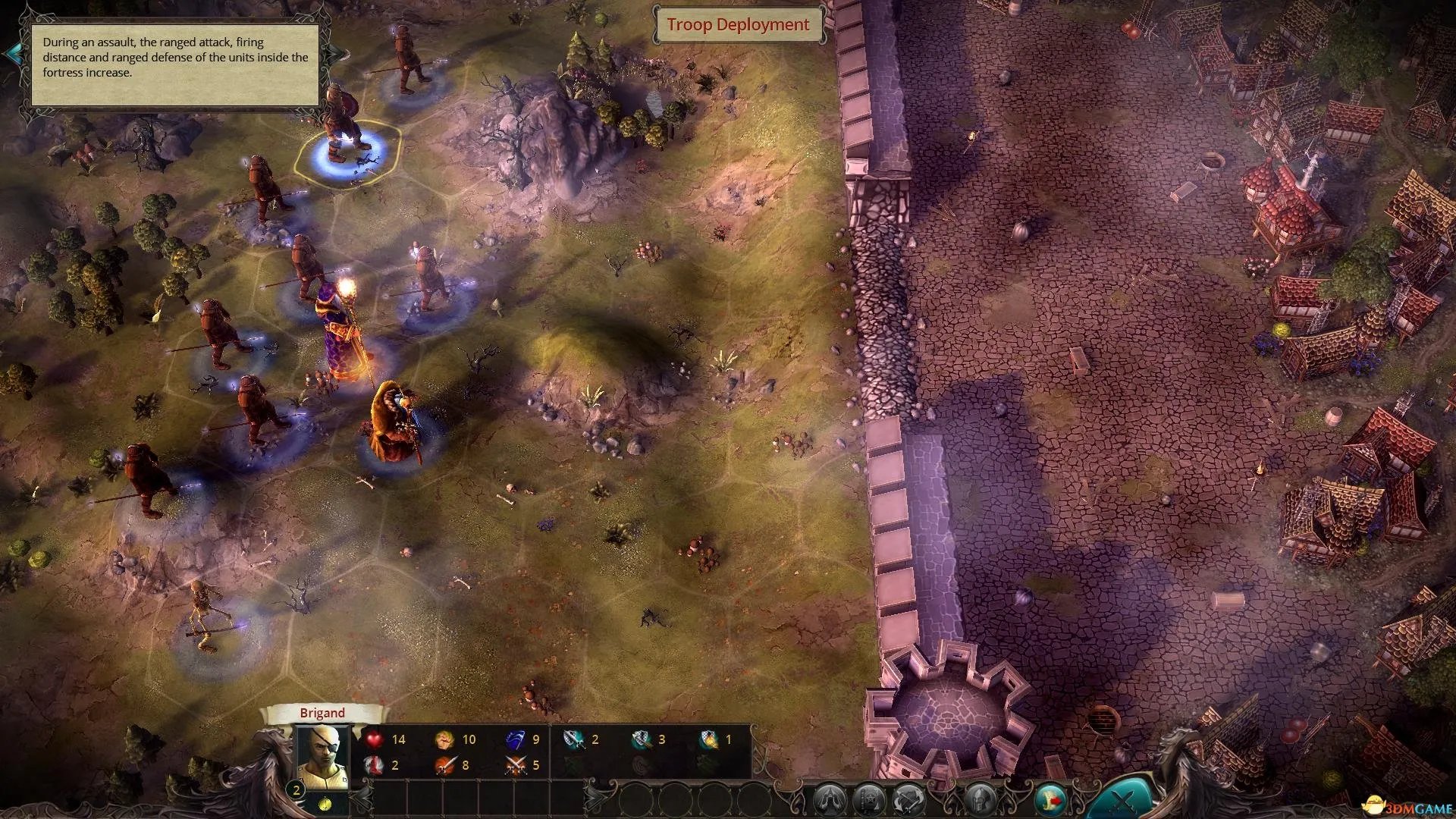Screen dimensions: 1456x819
Task: Open the pentagram spellbook icon
Action: click(869, 800)
